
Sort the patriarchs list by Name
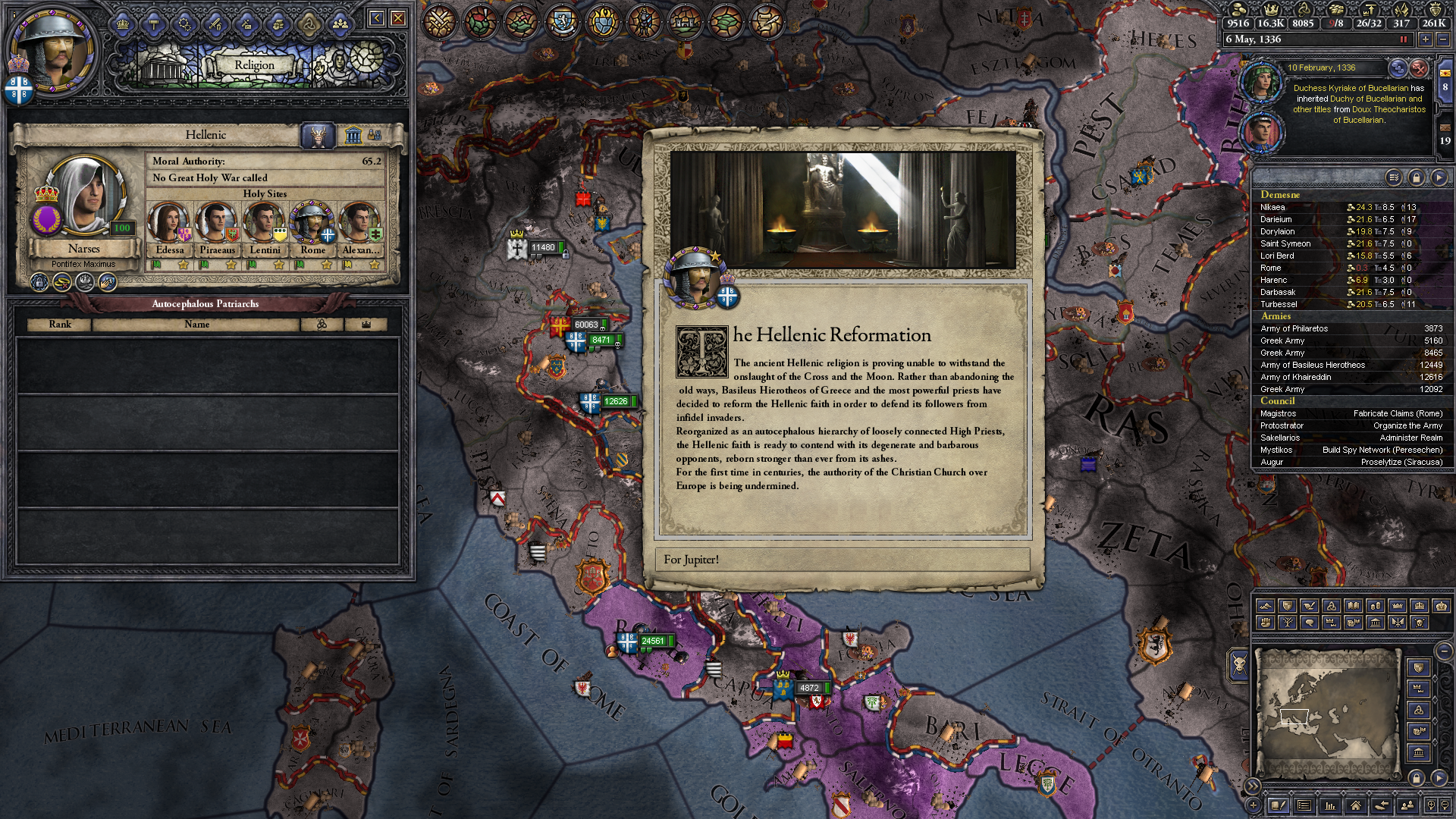click(196, 325)
